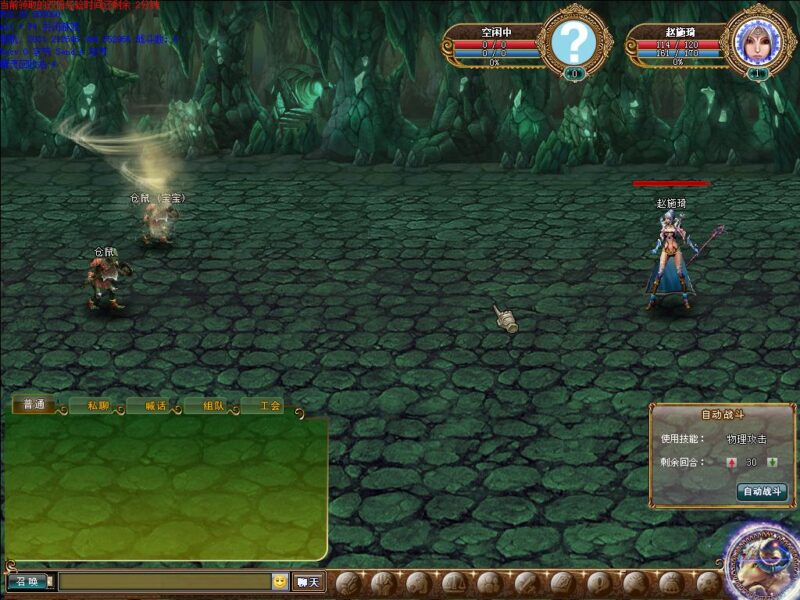Open the smiley emoji picker
This screenshot has width=800, height=600.
click(280, 581)
